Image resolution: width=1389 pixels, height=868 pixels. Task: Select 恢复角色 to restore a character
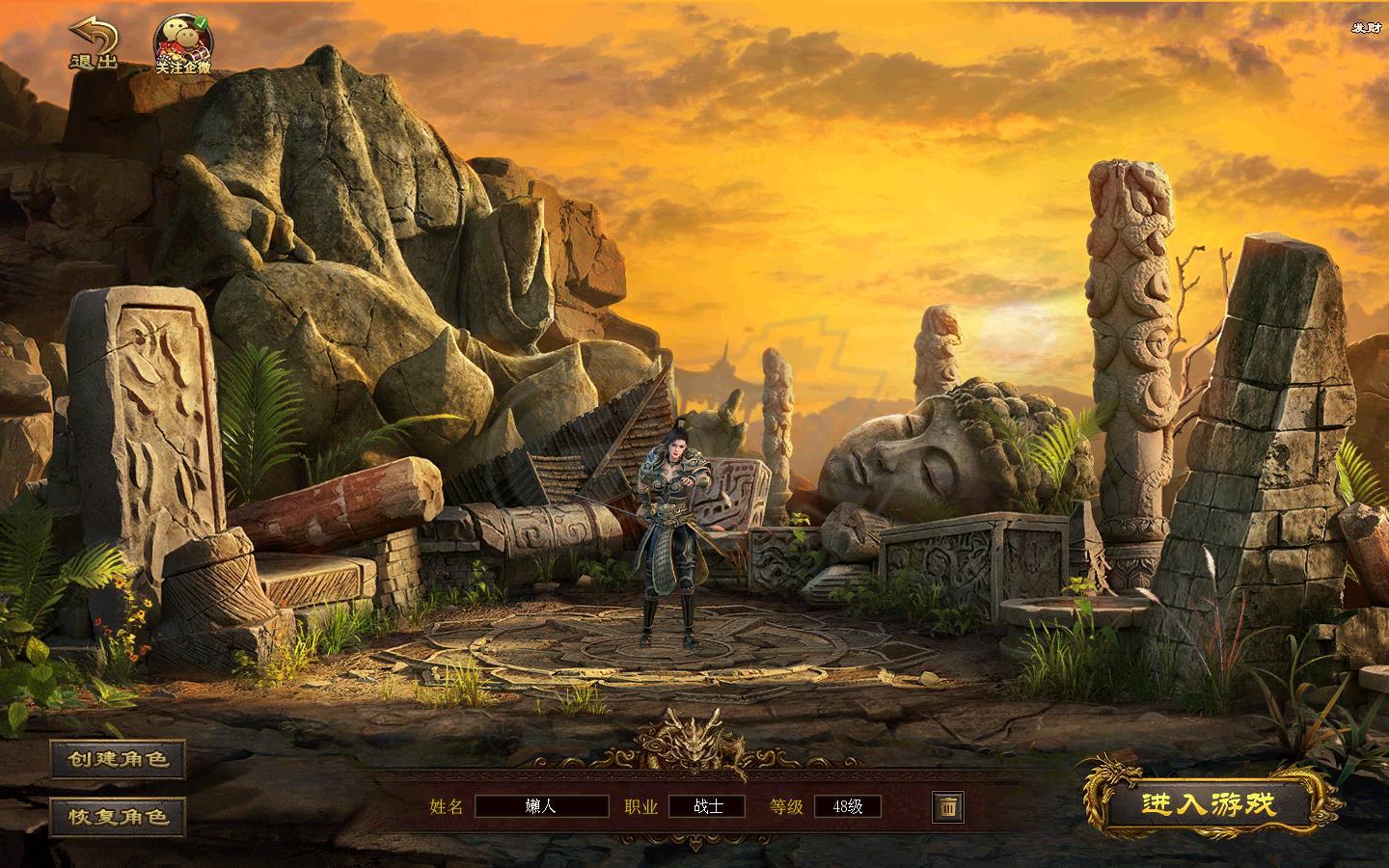click(118, 816)
